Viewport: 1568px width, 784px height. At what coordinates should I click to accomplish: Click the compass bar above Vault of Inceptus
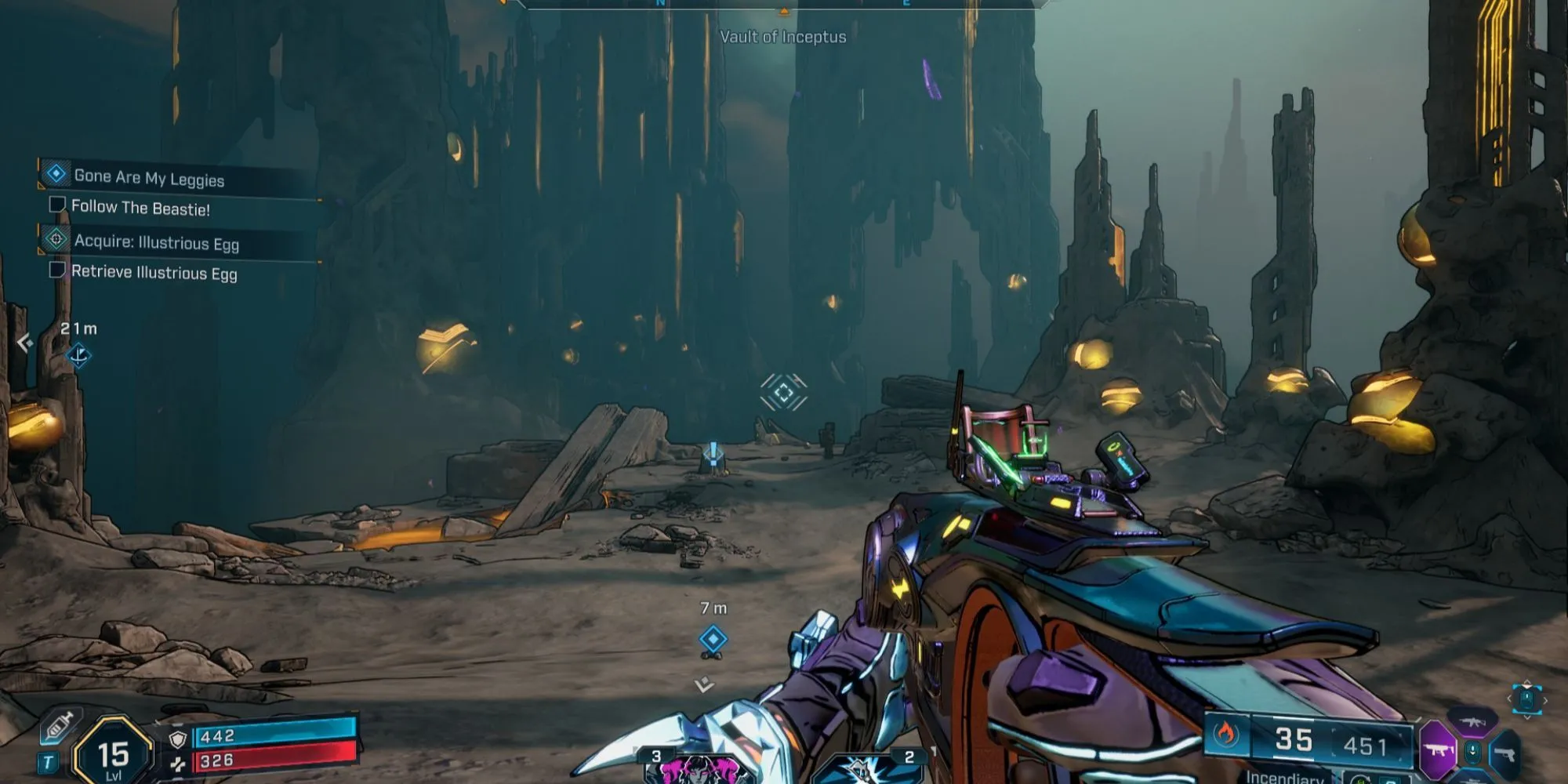[782, 5]
